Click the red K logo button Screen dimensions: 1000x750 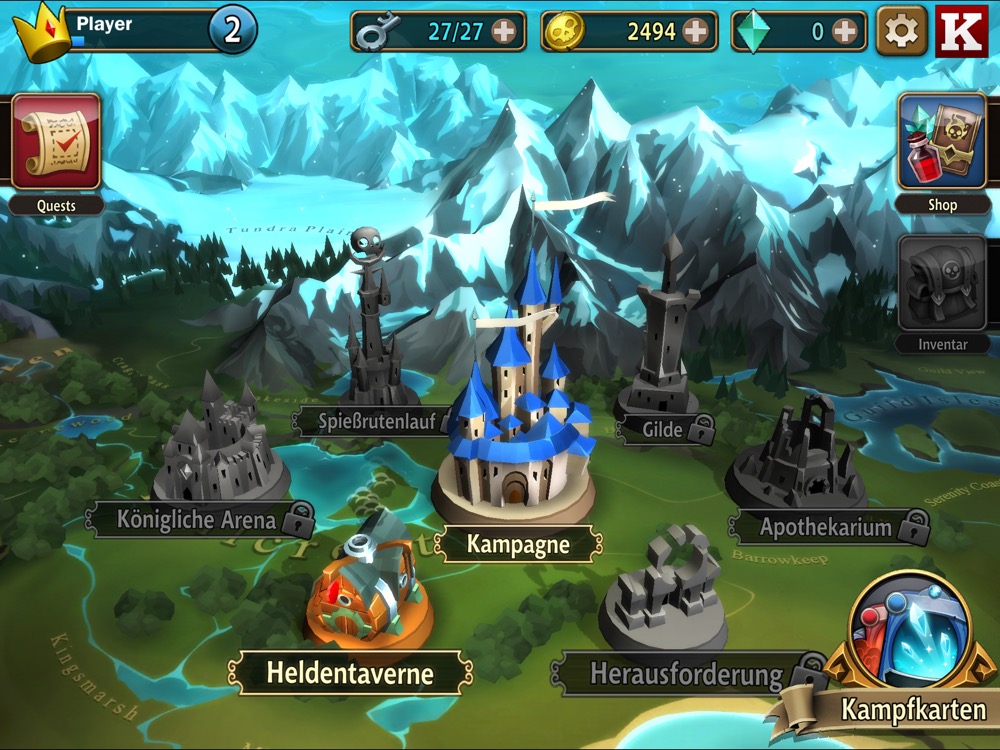961,31
